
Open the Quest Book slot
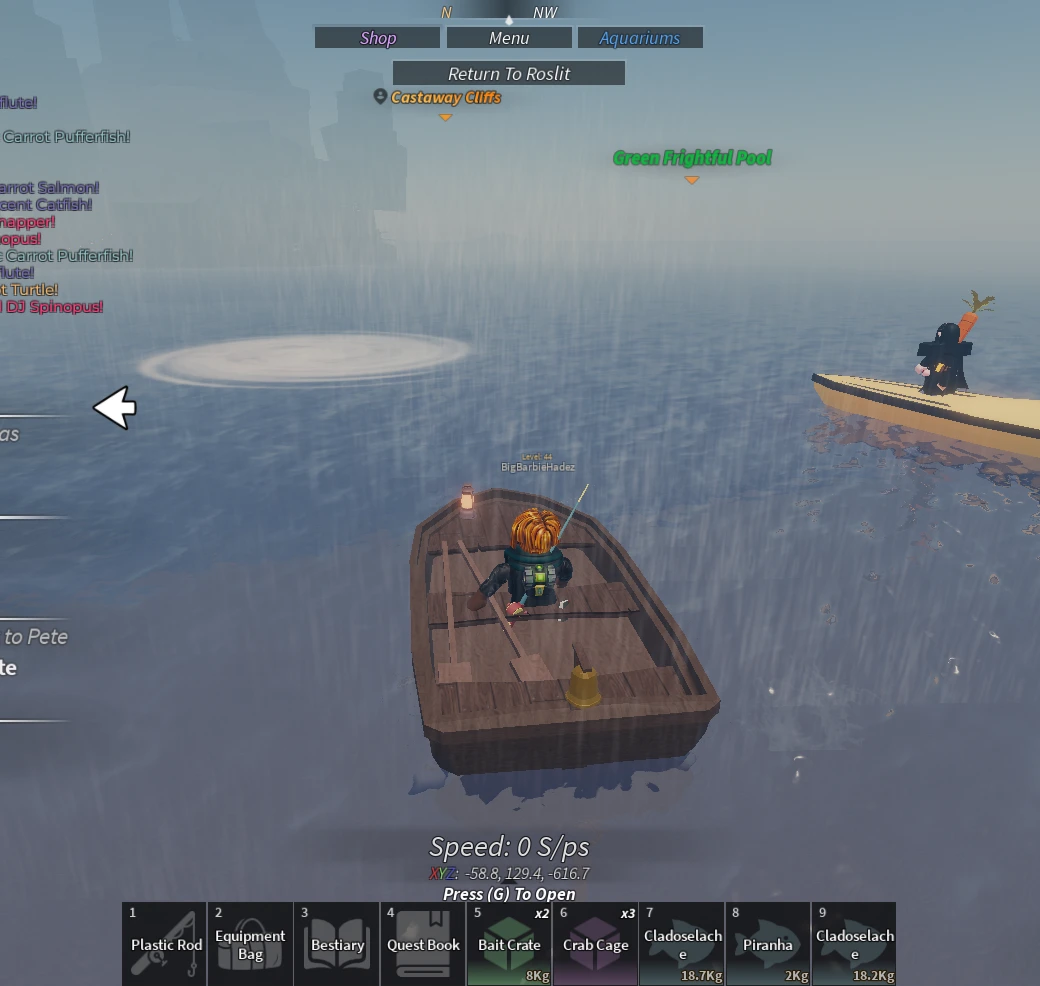[x=423, y=944]
